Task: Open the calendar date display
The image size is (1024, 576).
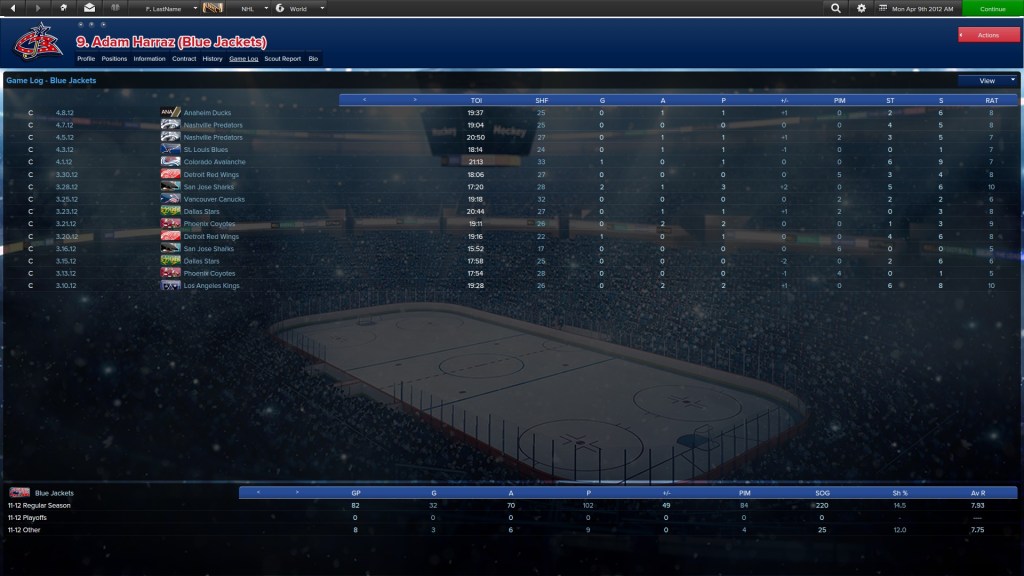Action: point(918,8)
